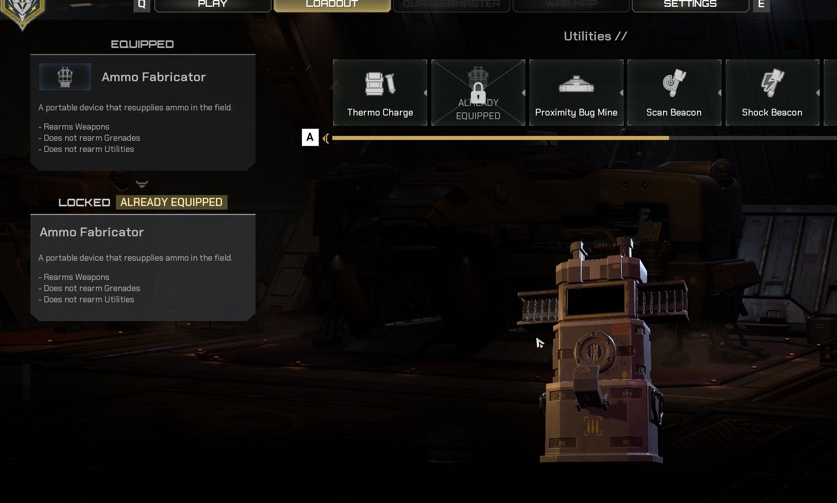
Task: Select the Shock Beacon utility
Action: coord(772,92)
